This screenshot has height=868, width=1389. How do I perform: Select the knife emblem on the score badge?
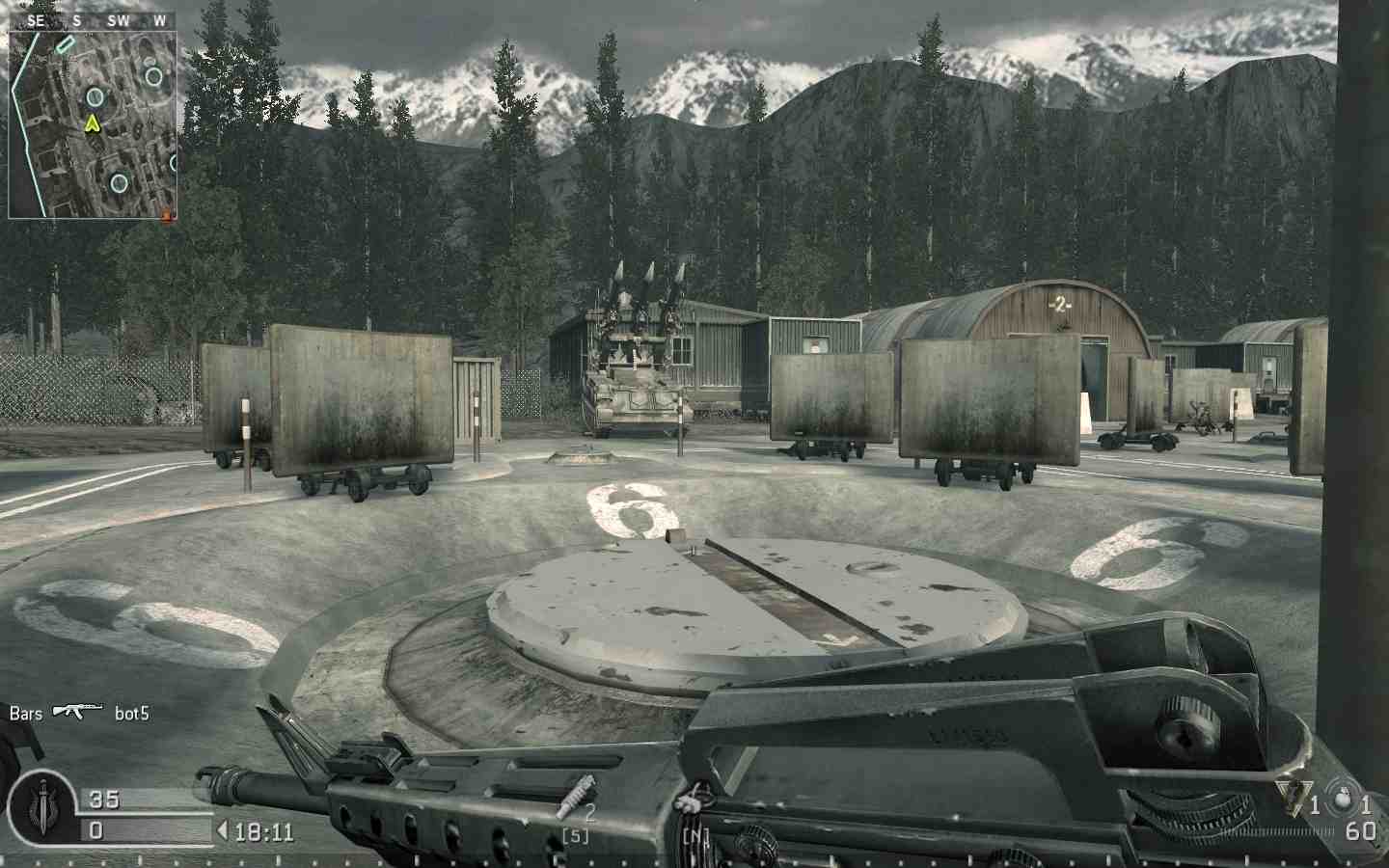pos(42,804)
